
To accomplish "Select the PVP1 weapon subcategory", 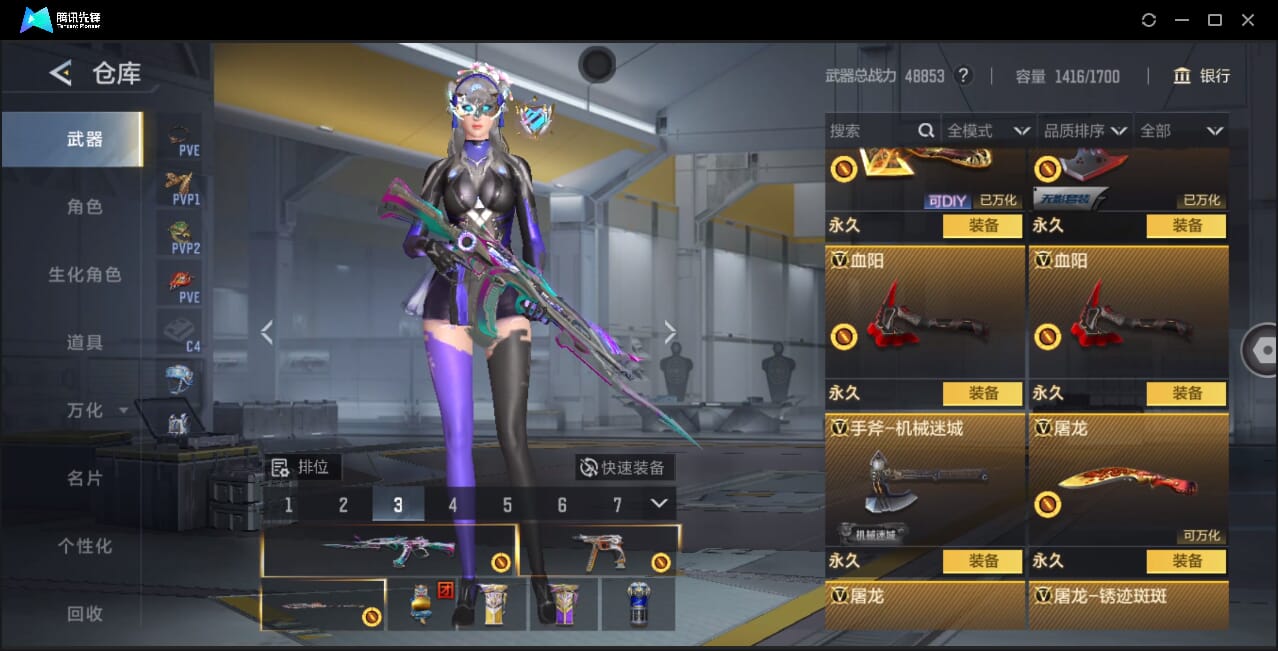I will click(184, 187).
